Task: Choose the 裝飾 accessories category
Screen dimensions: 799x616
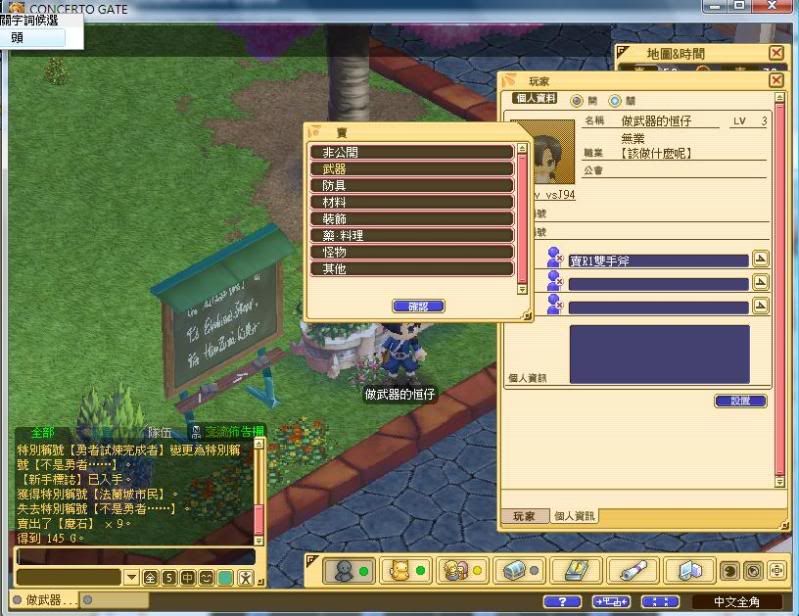Action: [412, 219]
